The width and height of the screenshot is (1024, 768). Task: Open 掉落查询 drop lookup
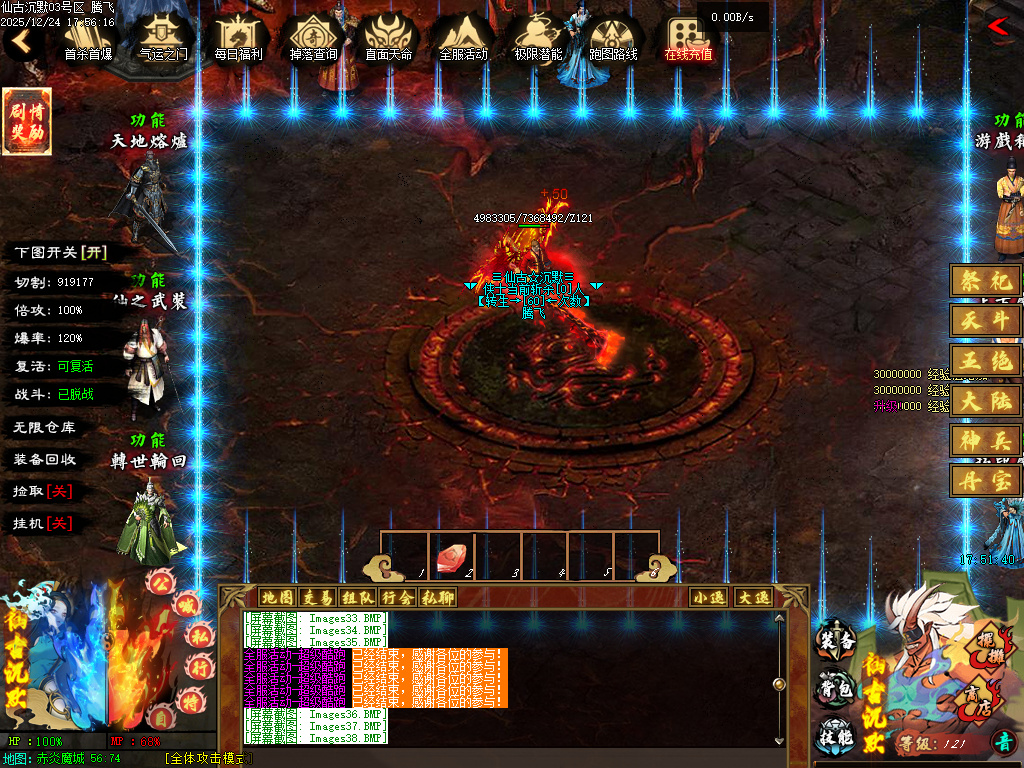313,38
